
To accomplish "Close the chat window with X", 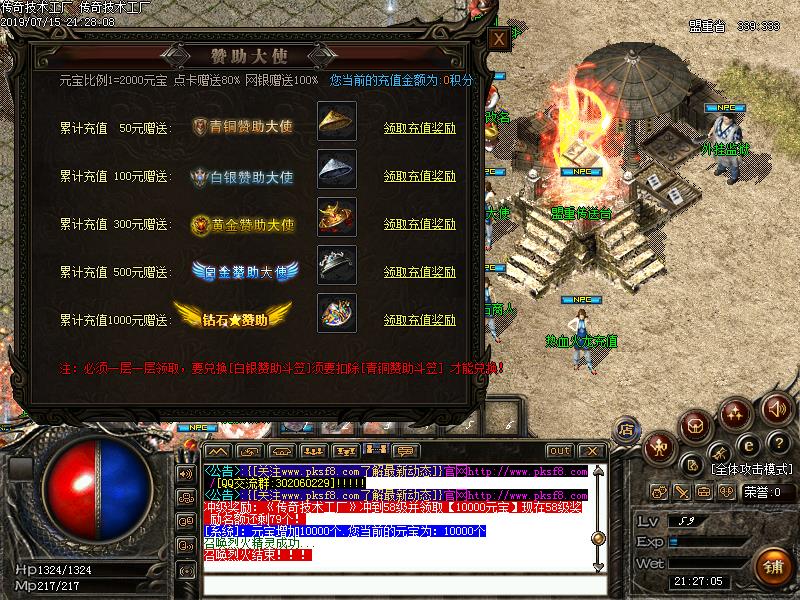I will [592, 451].
